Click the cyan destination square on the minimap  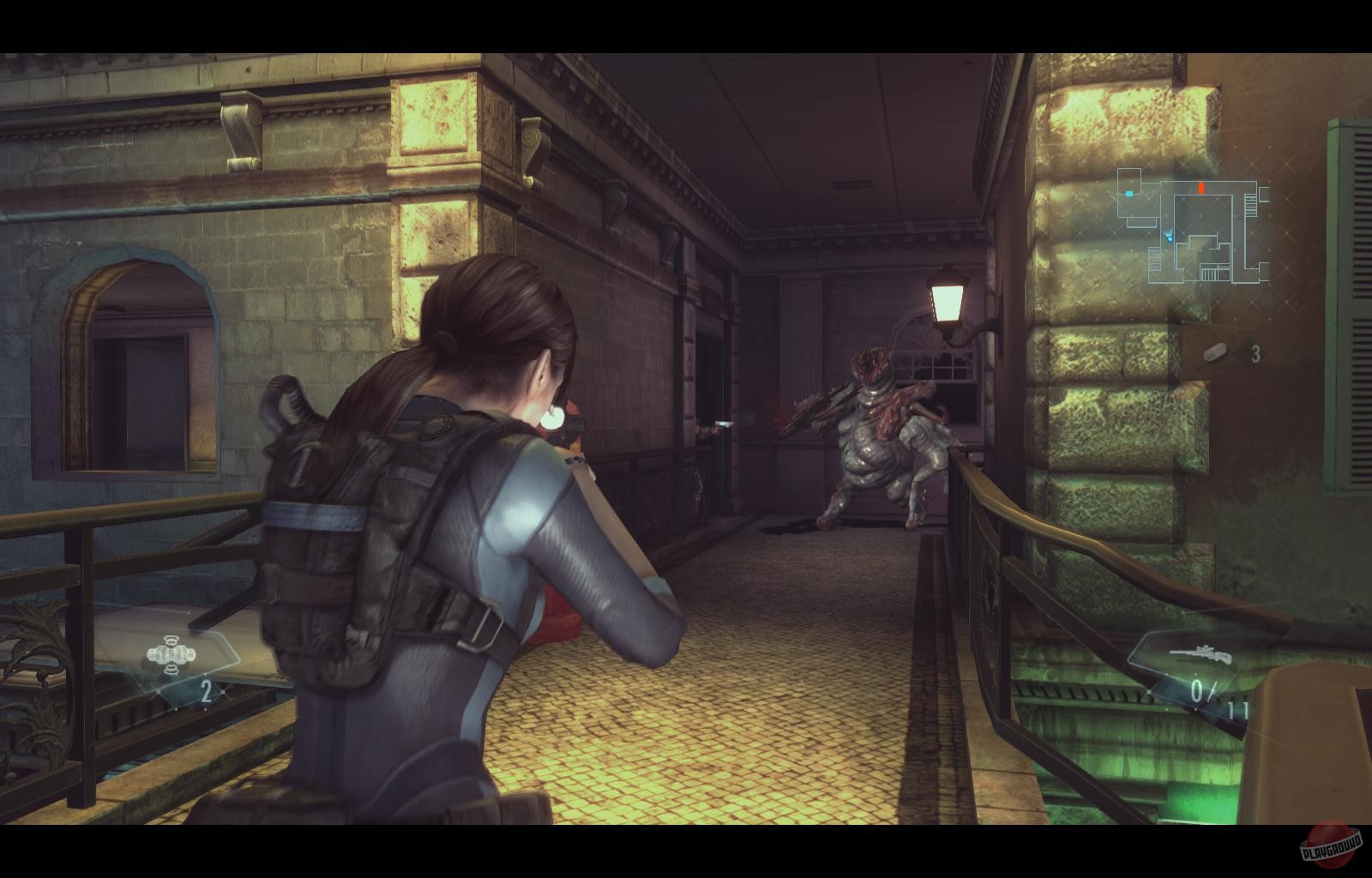coord(1129,195)
